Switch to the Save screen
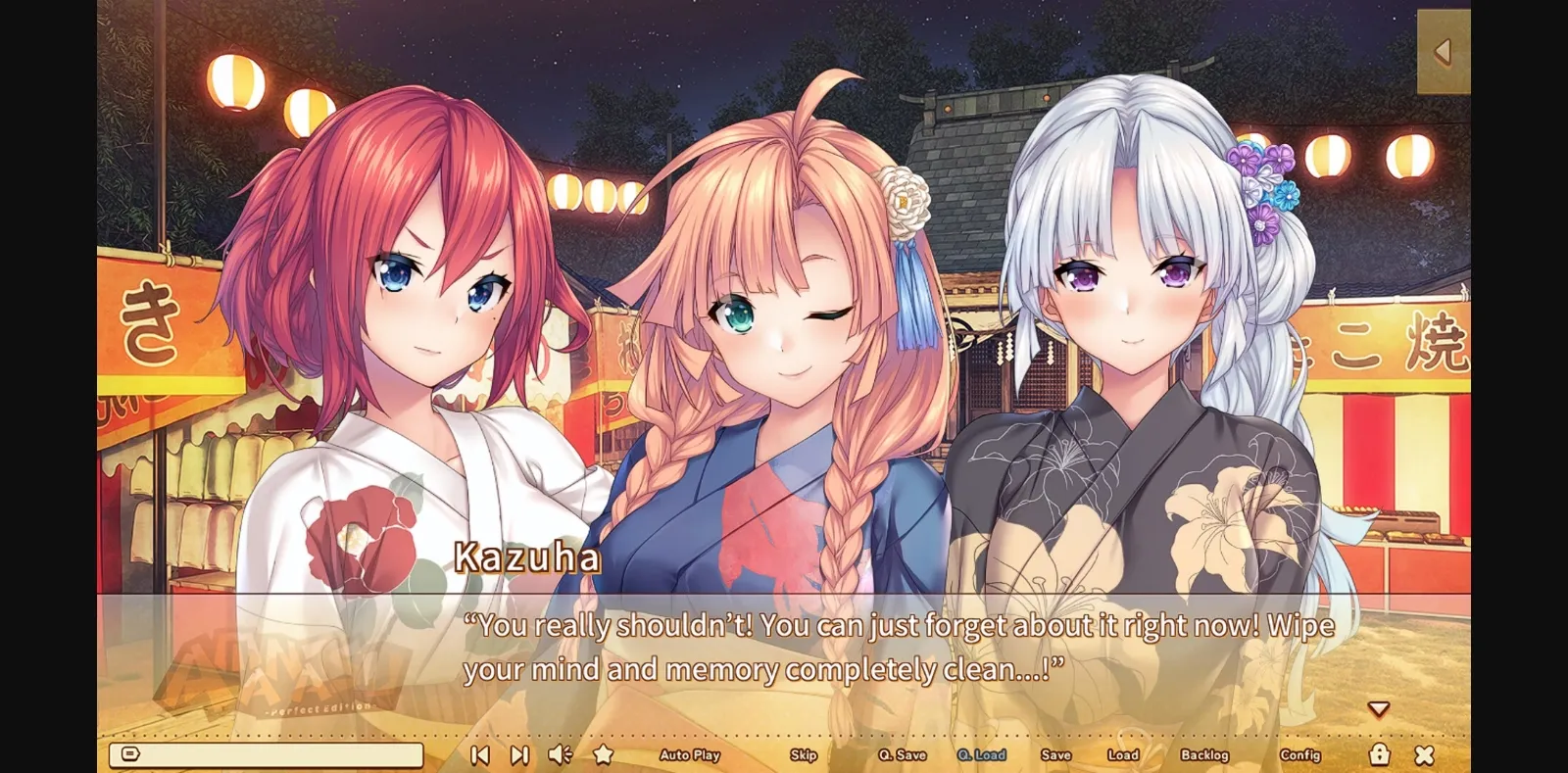The height and width of the screenshot is (773, 1568). (x=1056, y=755)
